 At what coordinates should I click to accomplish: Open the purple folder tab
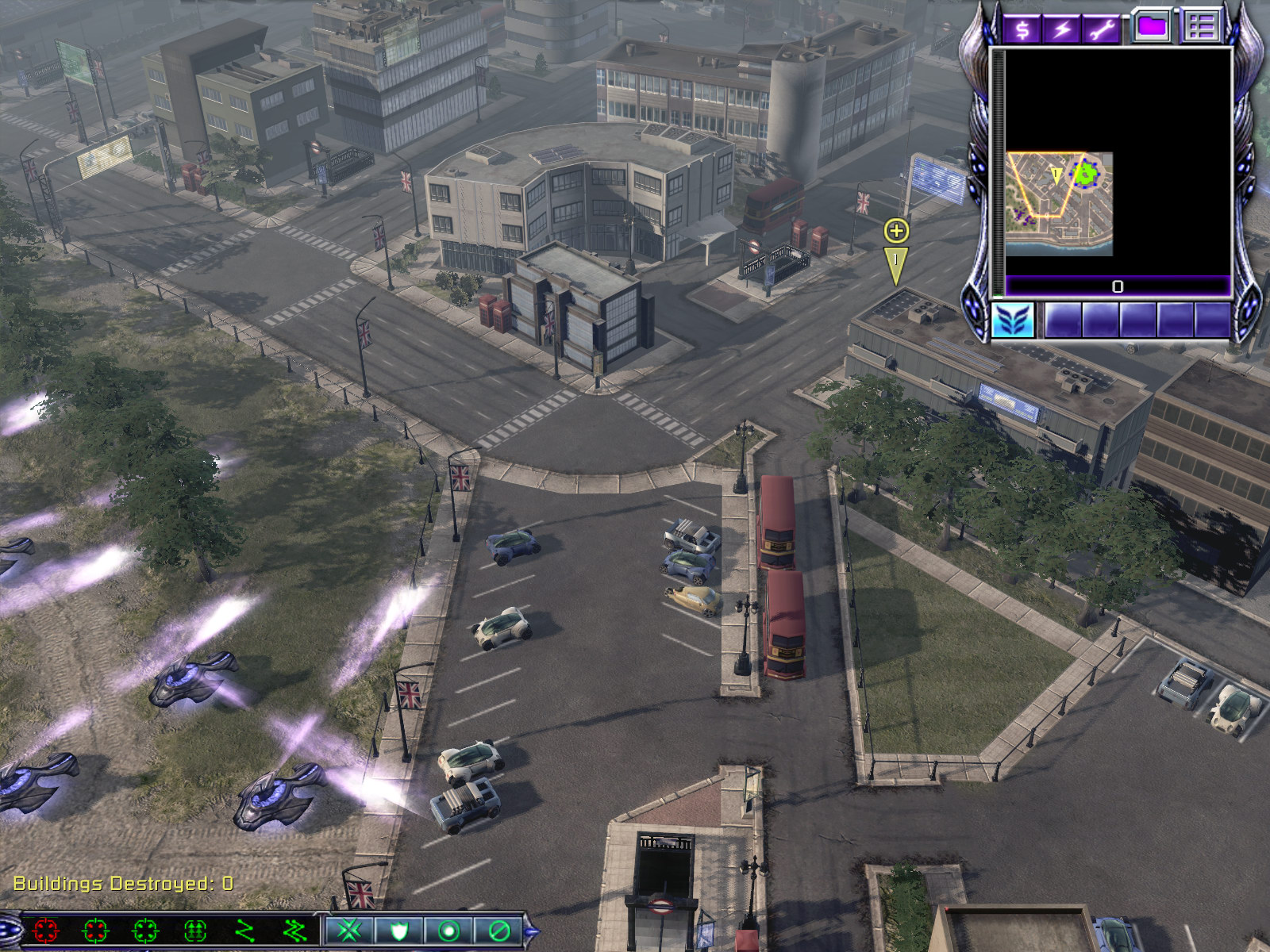(x=1152, y=27)
